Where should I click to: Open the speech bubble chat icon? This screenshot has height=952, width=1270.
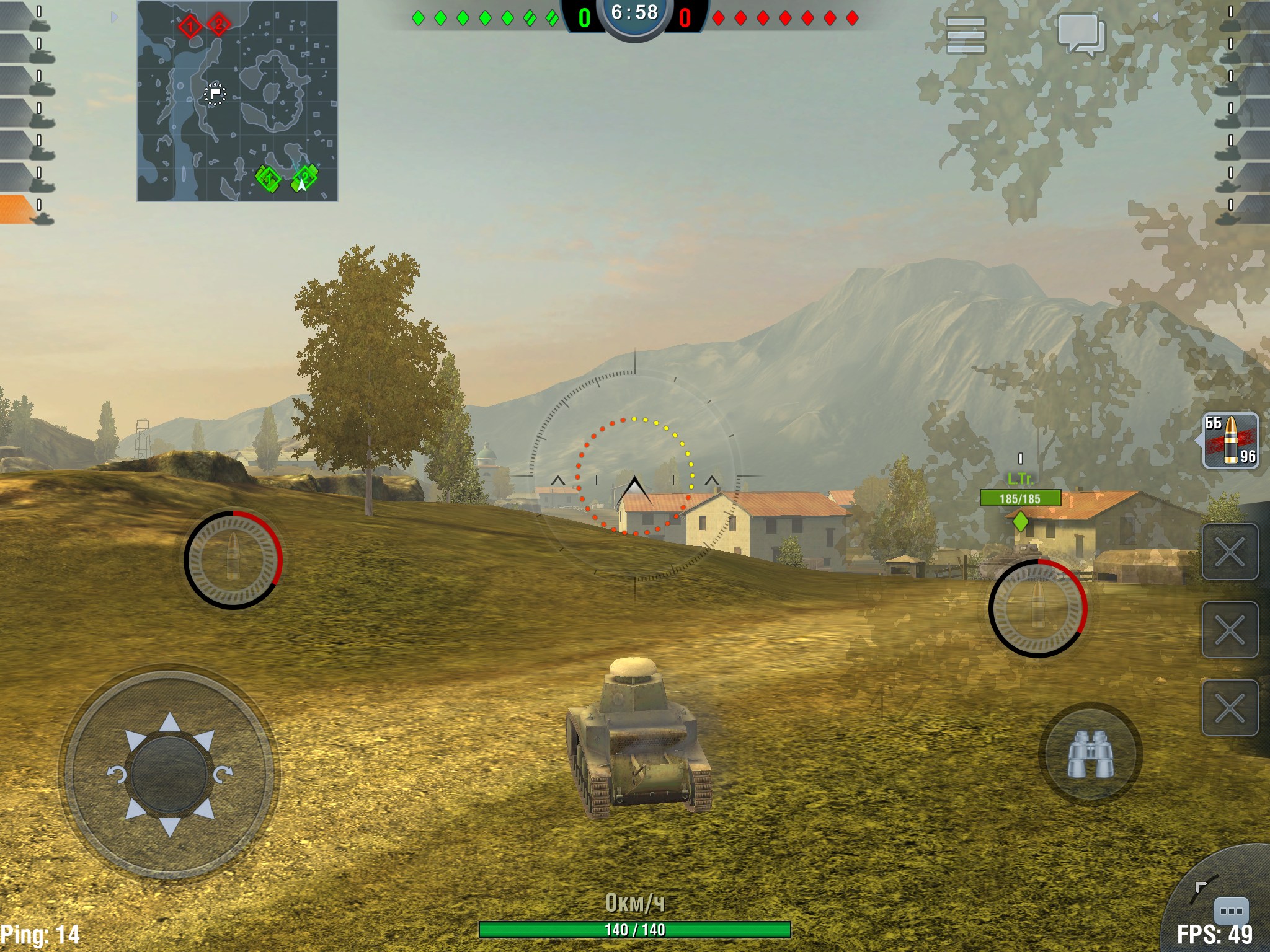click(1081, 35)
